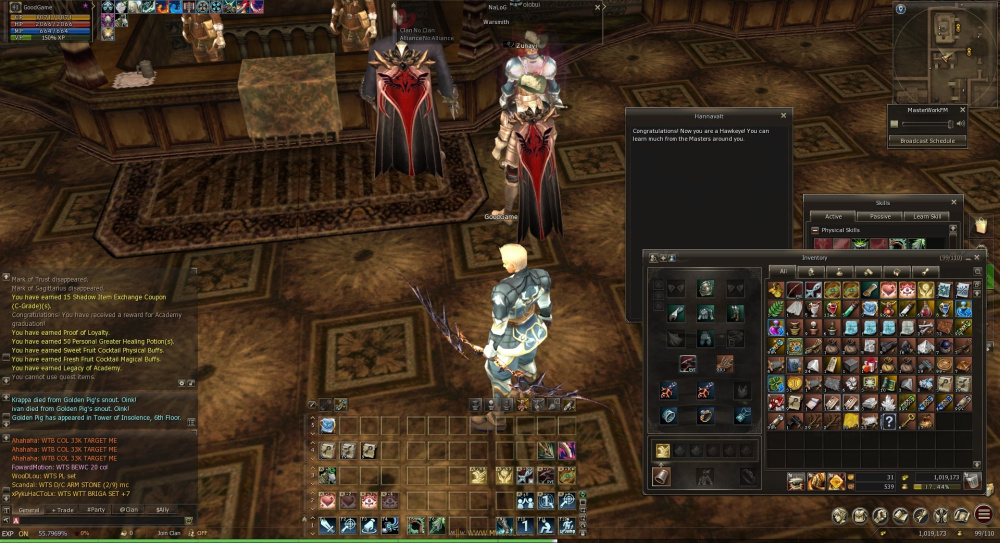
Task: Open the Learn Skill tab
Action: tap(927, 216)
